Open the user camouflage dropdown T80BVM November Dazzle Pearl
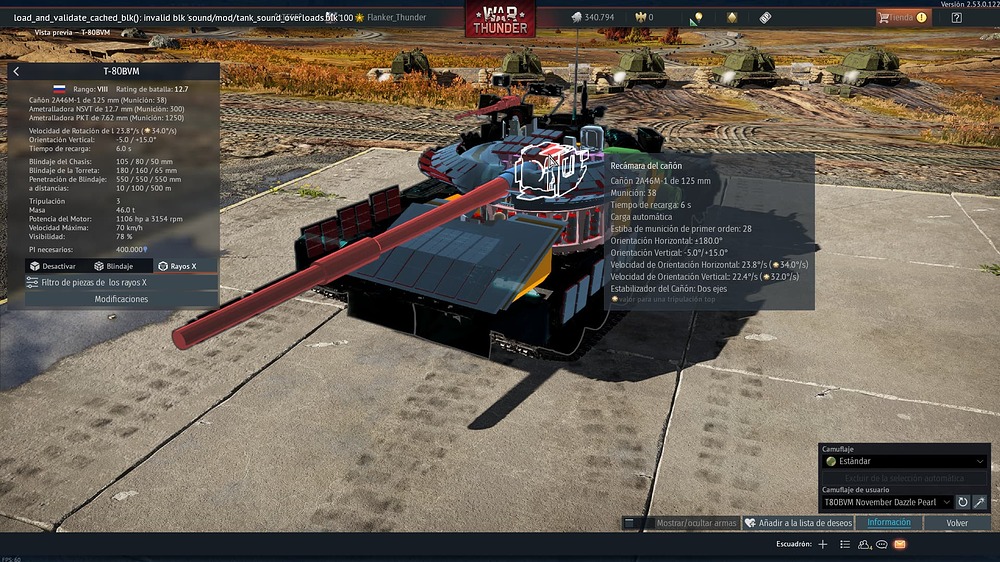 click(x=887, y=502)
